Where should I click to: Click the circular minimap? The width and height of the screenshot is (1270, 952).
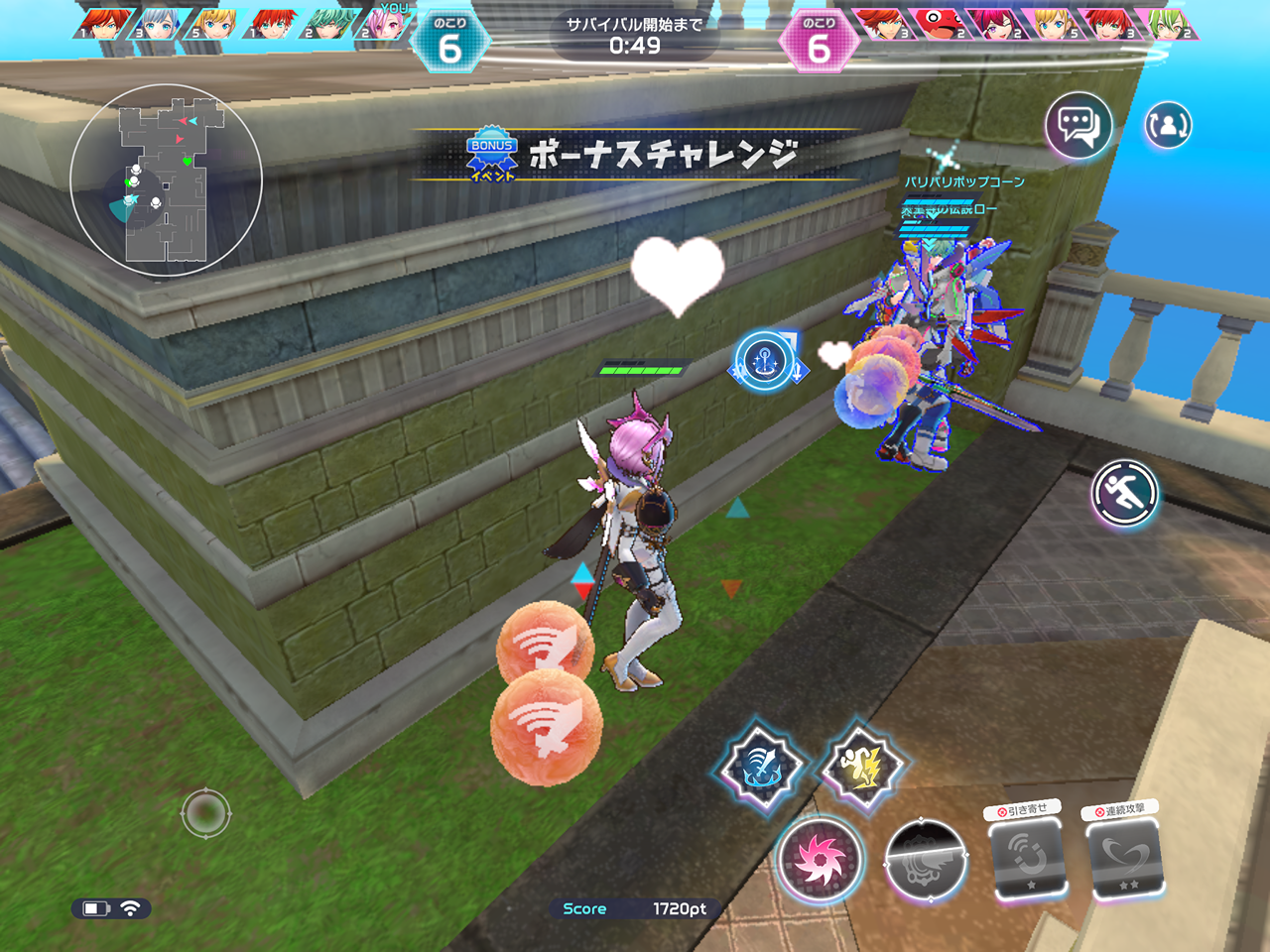[x=166, y=179]
